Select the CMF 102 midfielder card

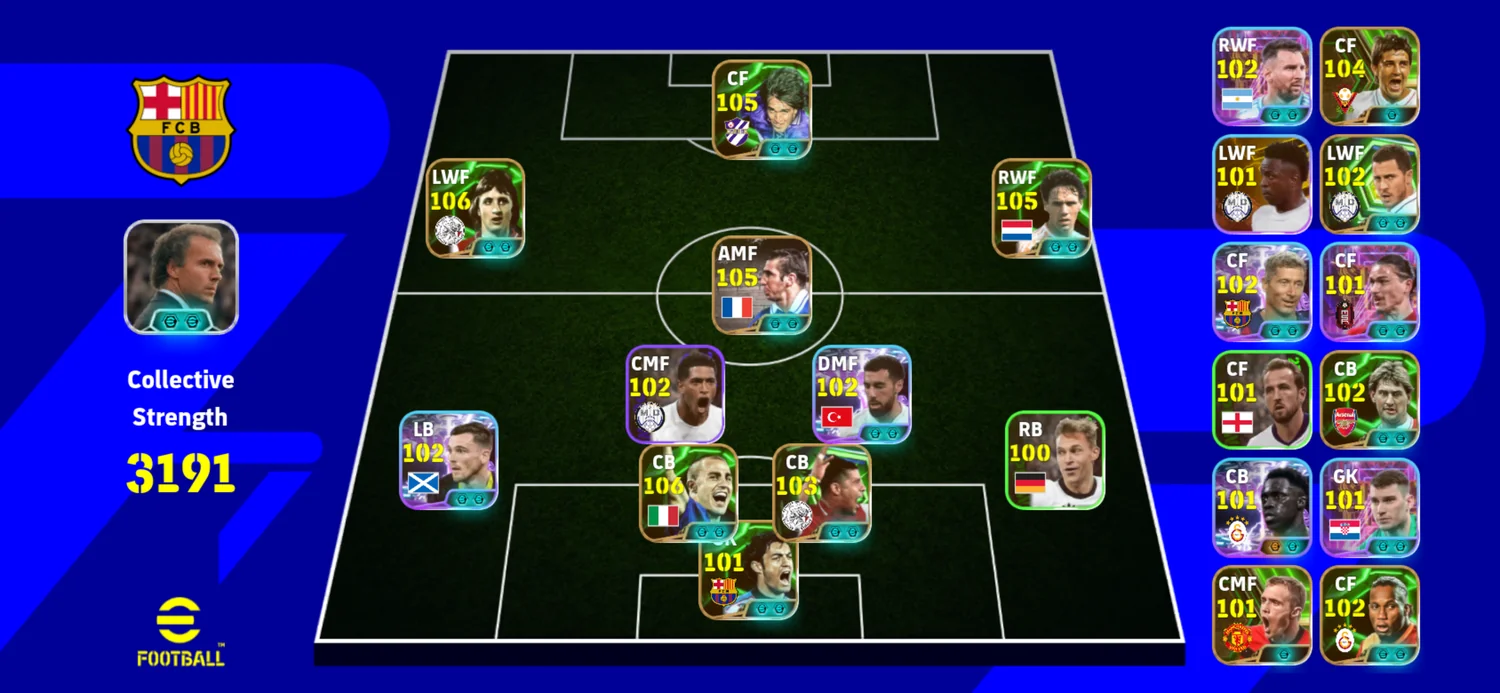675,394
